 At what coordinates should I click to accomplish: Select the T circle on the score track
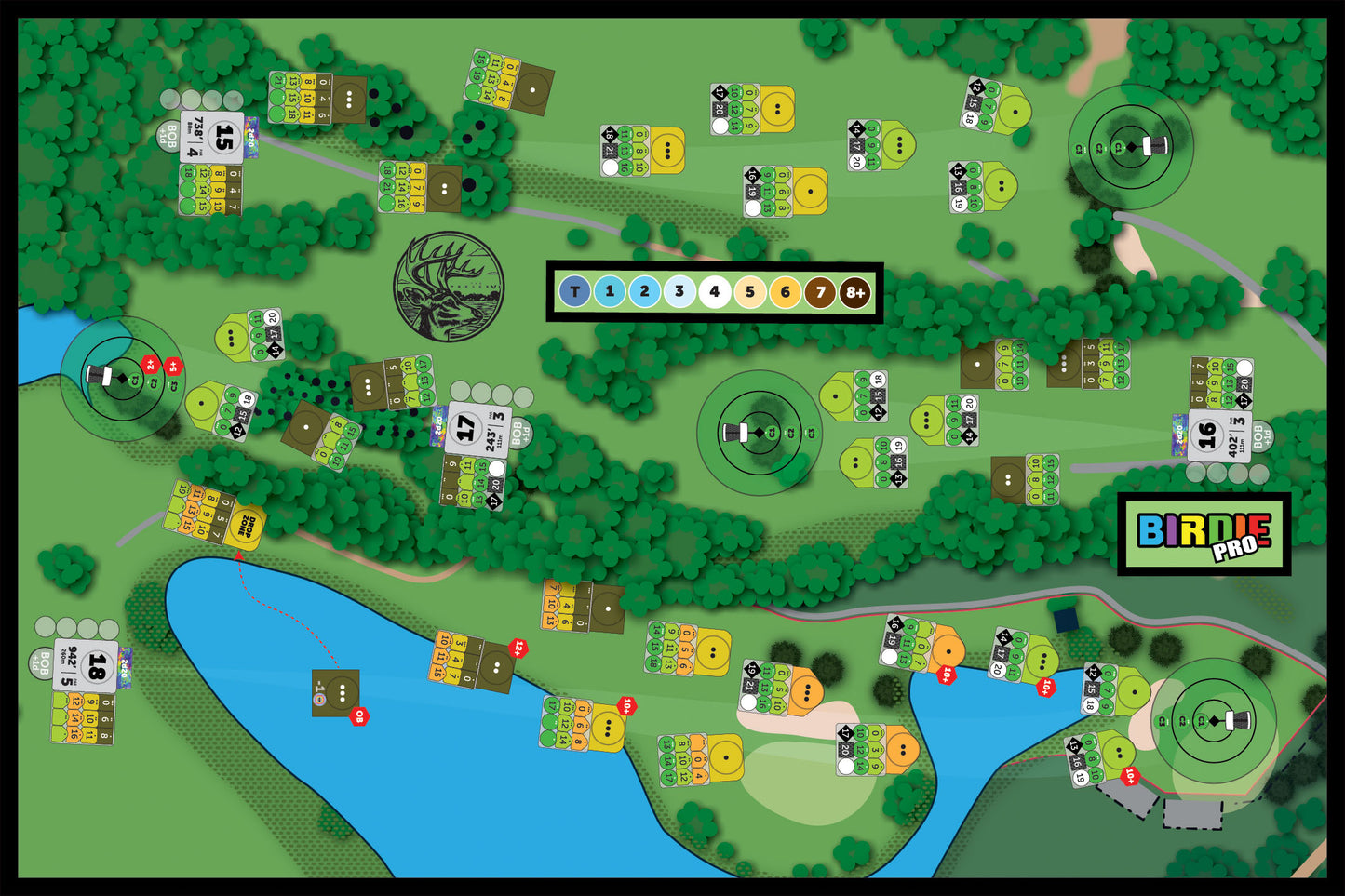574,292
